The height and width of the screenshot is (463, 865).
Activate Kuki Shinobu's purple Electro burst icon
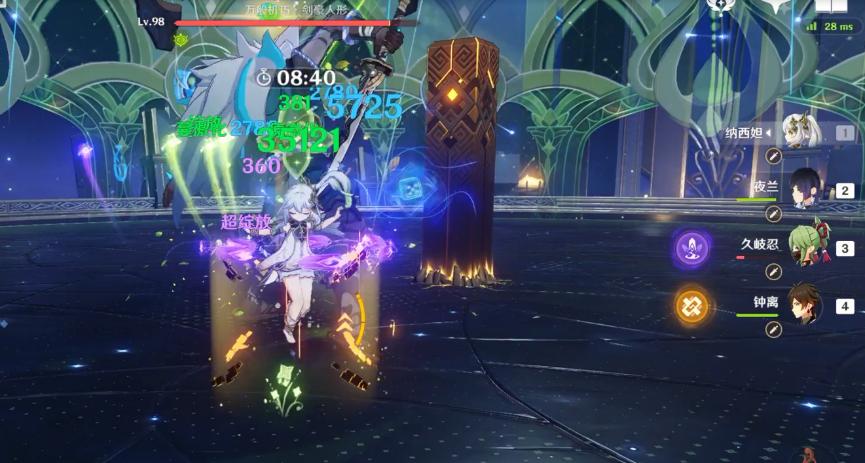692,246
